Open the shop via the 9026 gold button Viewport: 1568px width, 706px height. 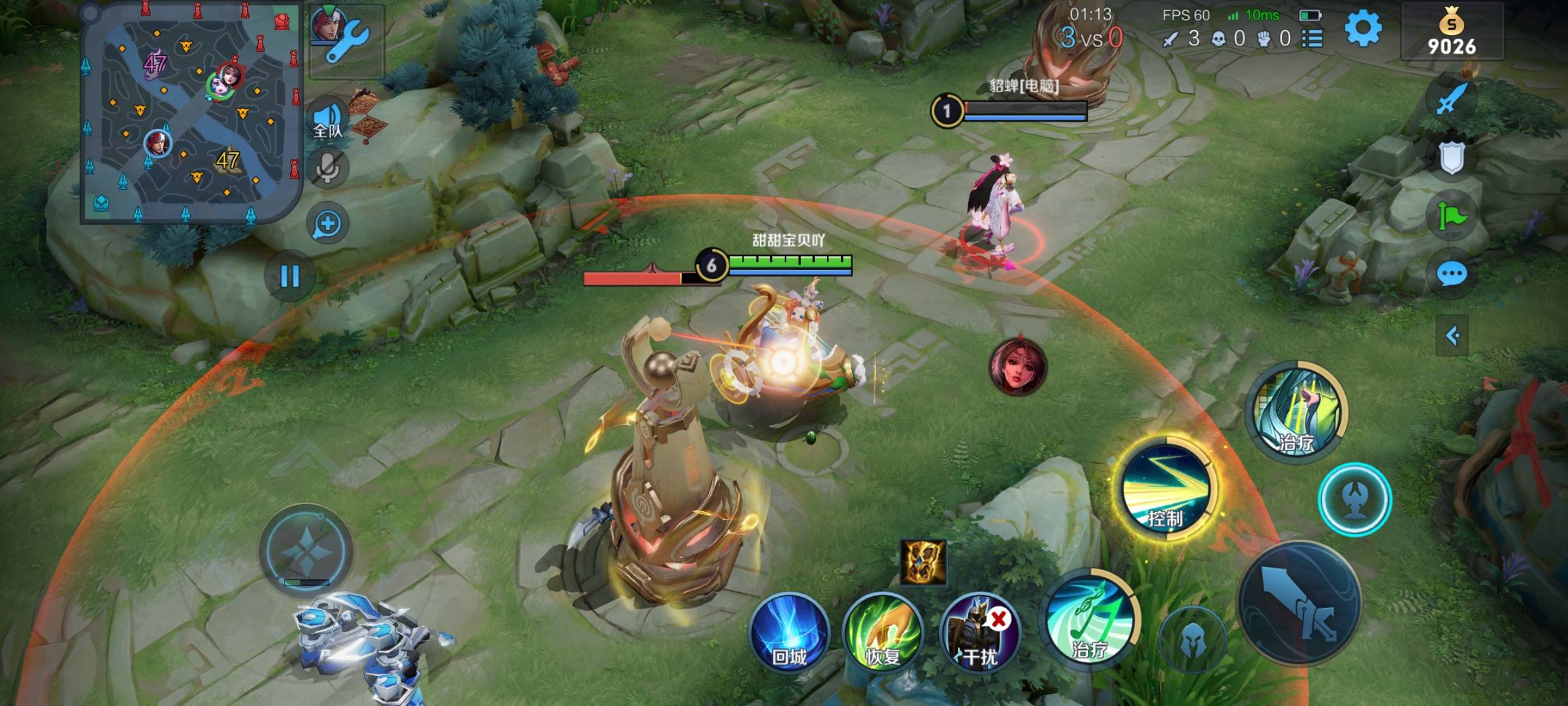coord(1451,34)
